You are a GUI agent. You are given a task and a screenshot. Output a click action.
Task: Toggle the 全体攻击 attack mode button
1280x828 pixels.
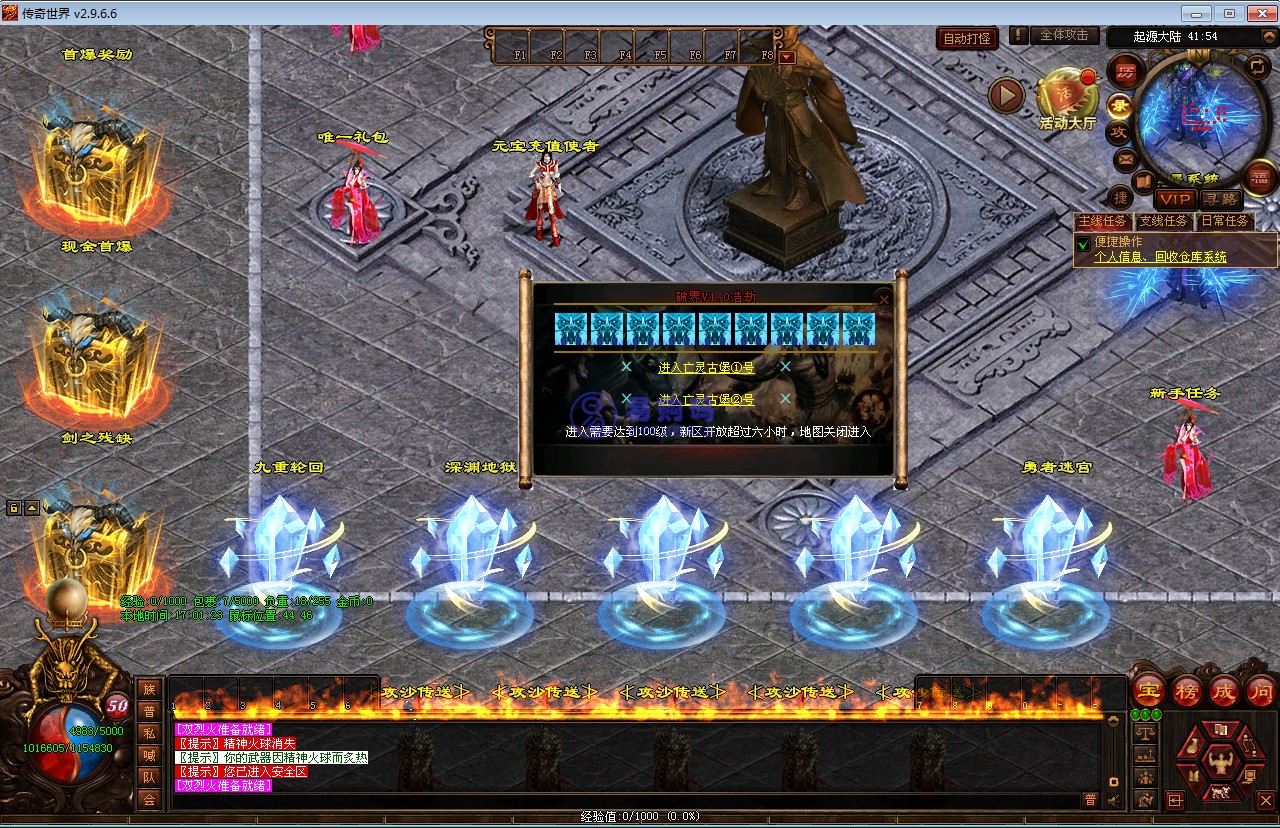pyautogui.click(x=1063, y=35)
